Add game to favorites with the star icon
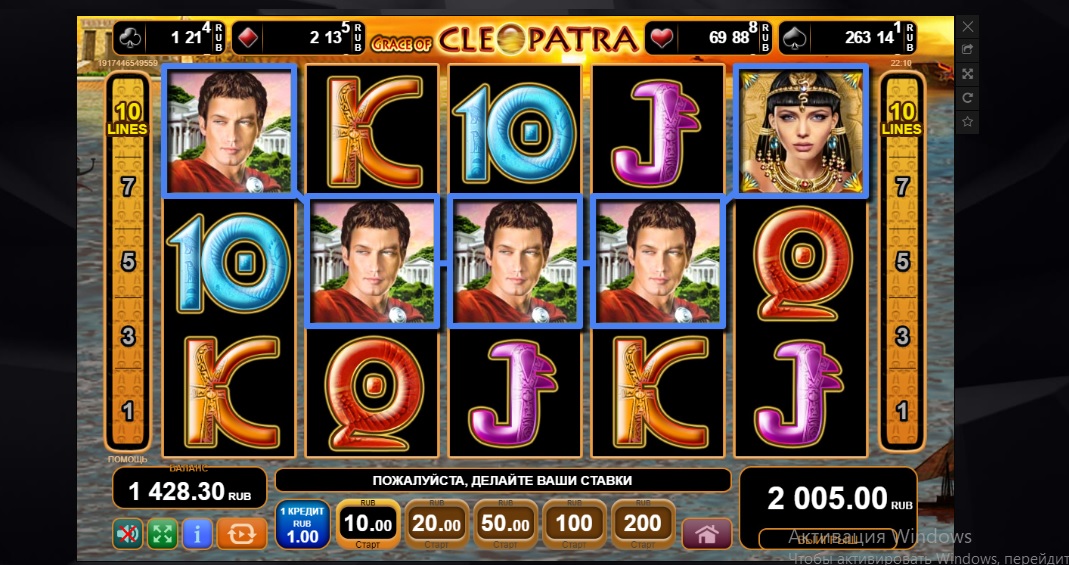The image size is (1069, 565). 968,121
